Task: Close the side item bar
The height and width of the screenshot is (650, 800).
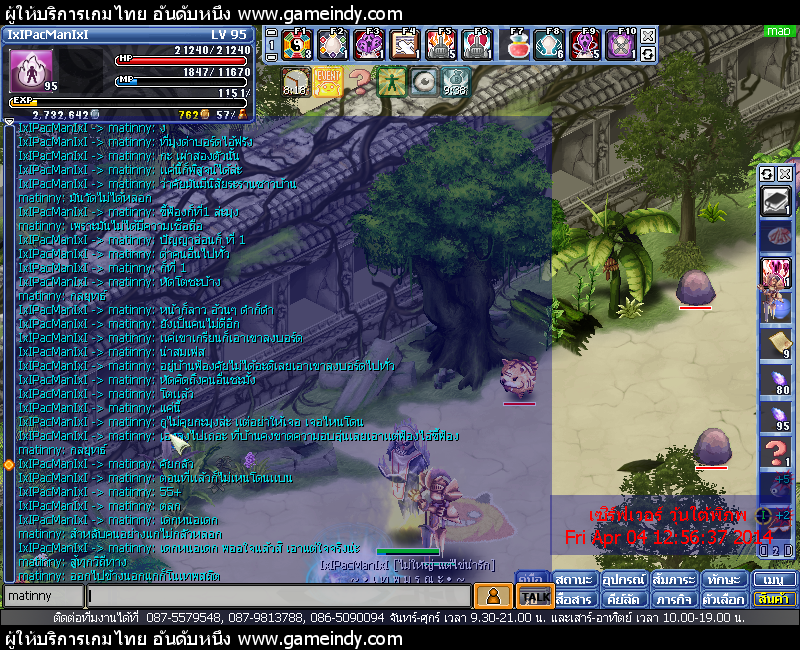Action: coord(785,174)
